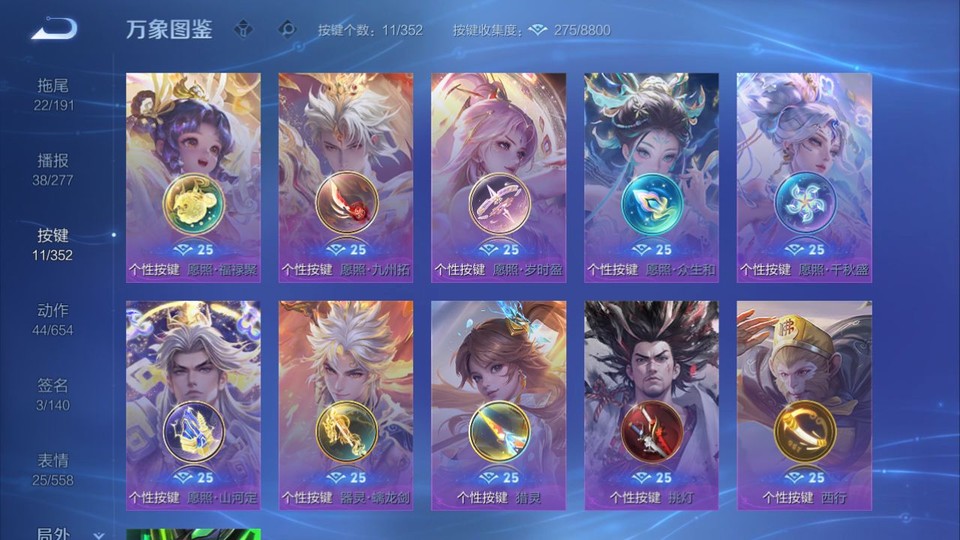Open the 签名 tab

coord(53,394)
